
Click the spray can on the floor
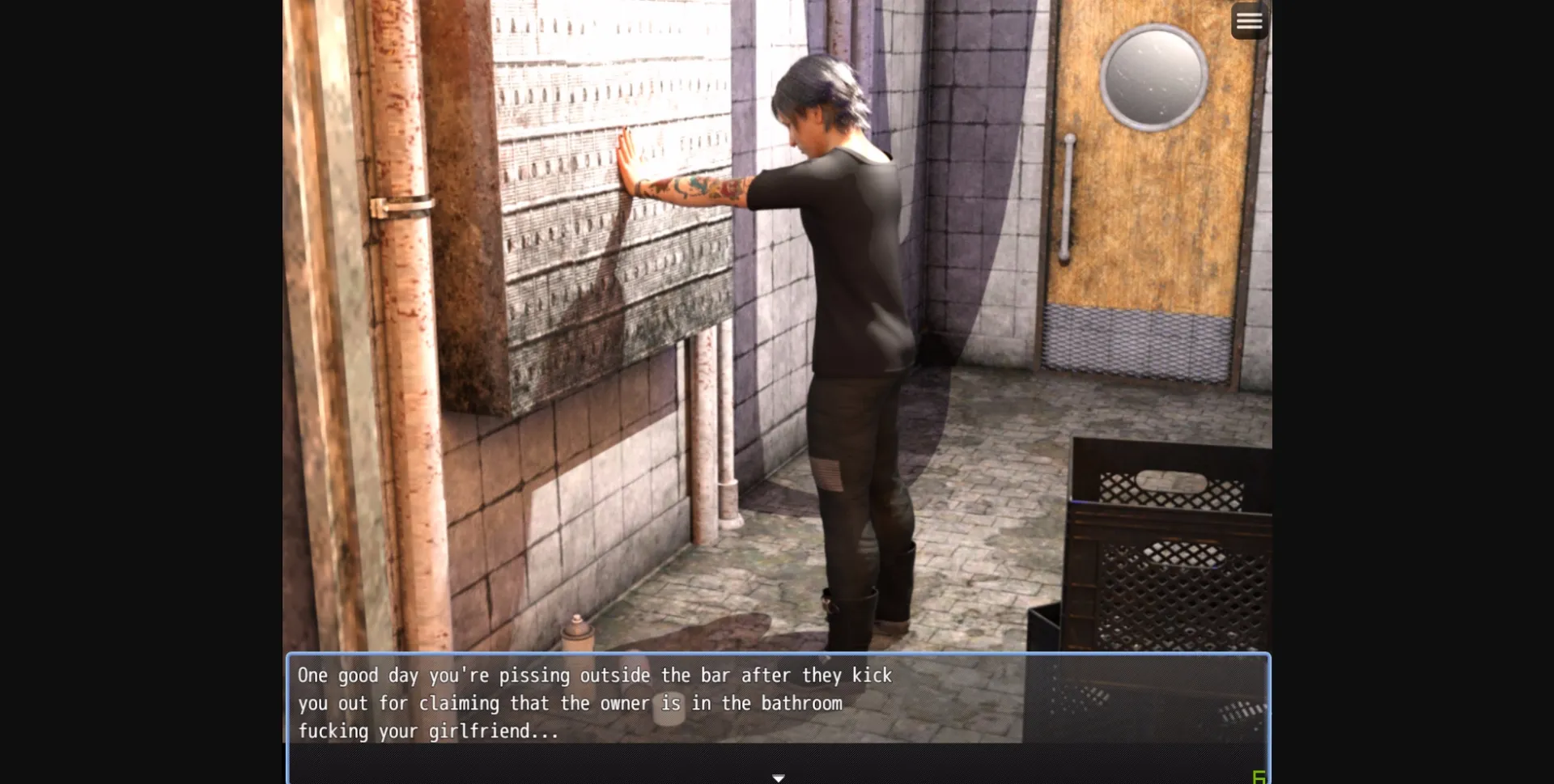pos(576,635)
